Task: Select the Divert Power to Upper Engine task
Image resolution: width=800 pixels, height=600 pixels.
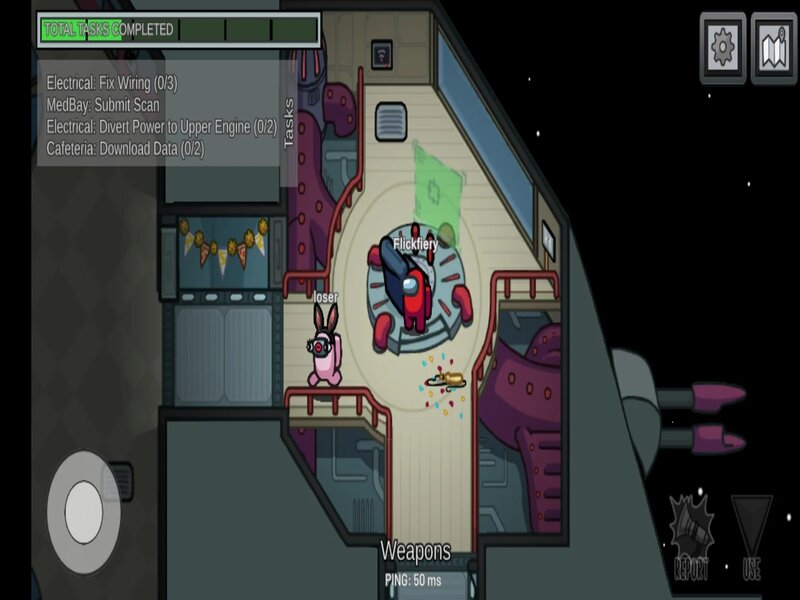Action: 160,126
